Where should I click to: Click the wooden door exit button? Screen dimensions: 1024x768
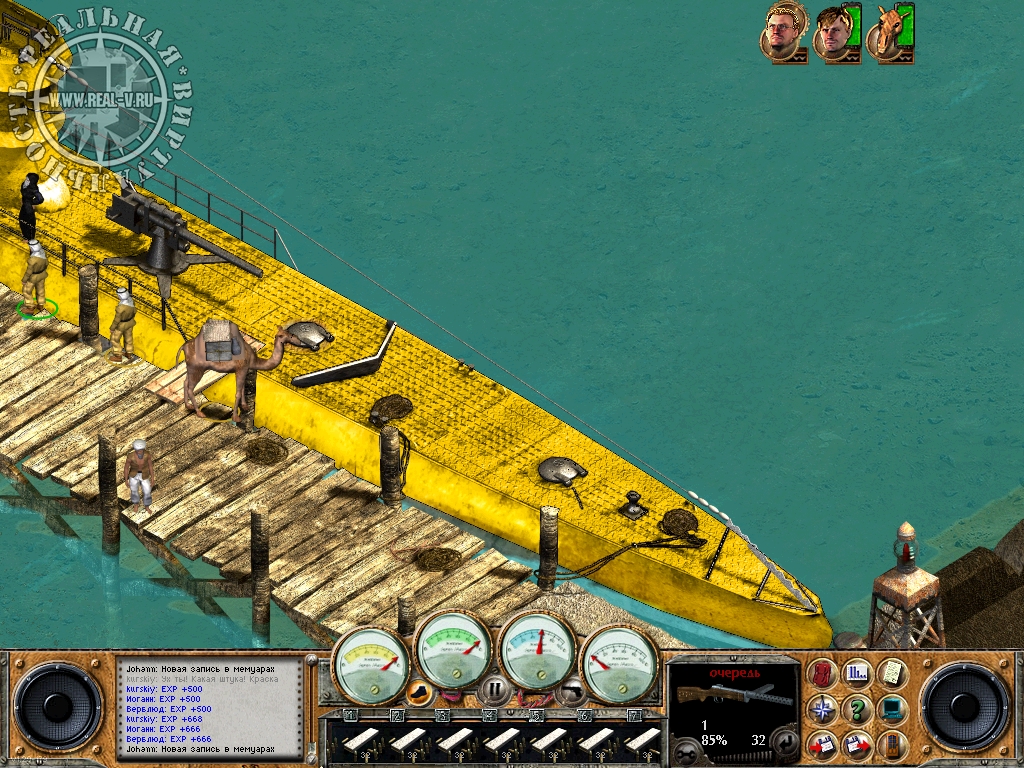pos(892,745)
